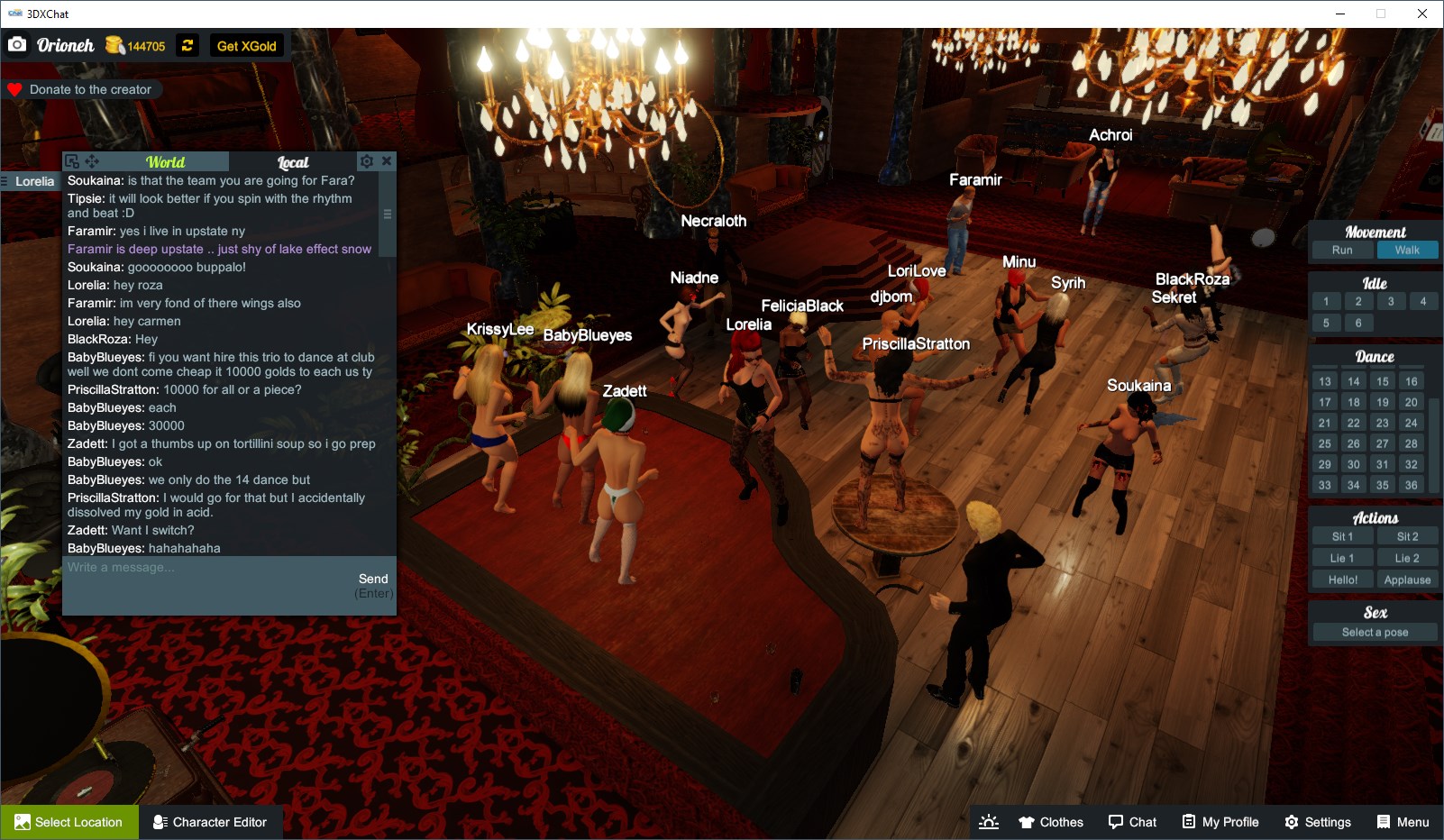Enable Run movement mode
The width and height of the screenshot is (1444, 840).
1342,250
